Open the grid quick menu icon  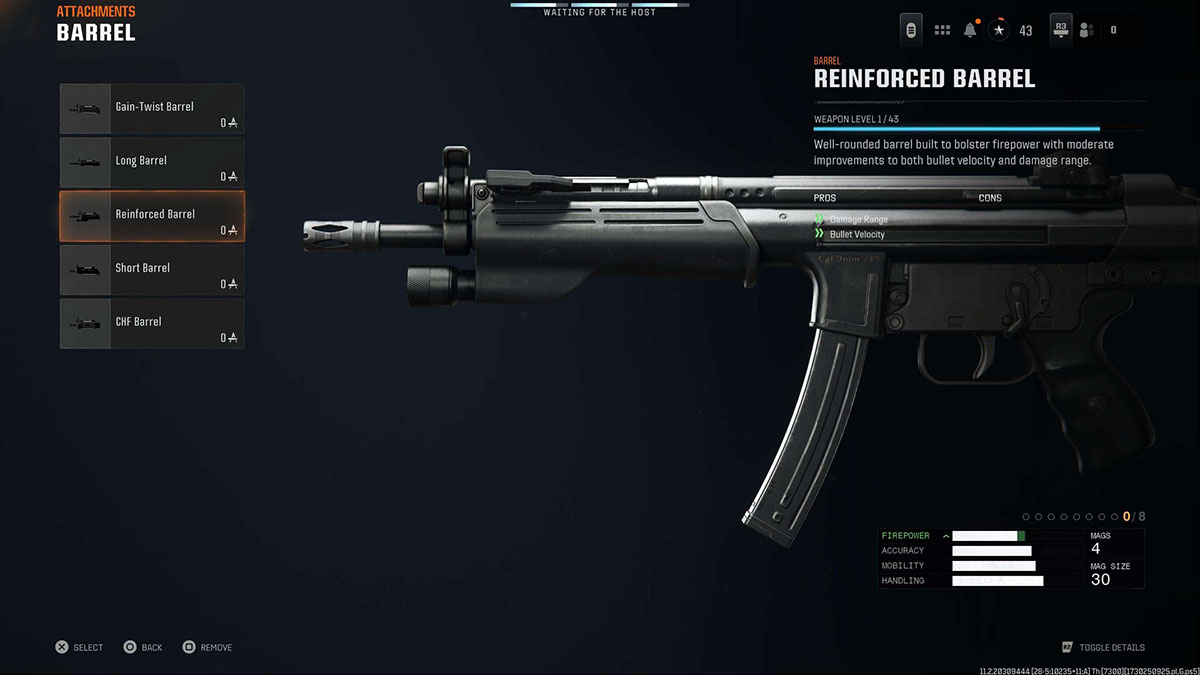coord(942,30)
